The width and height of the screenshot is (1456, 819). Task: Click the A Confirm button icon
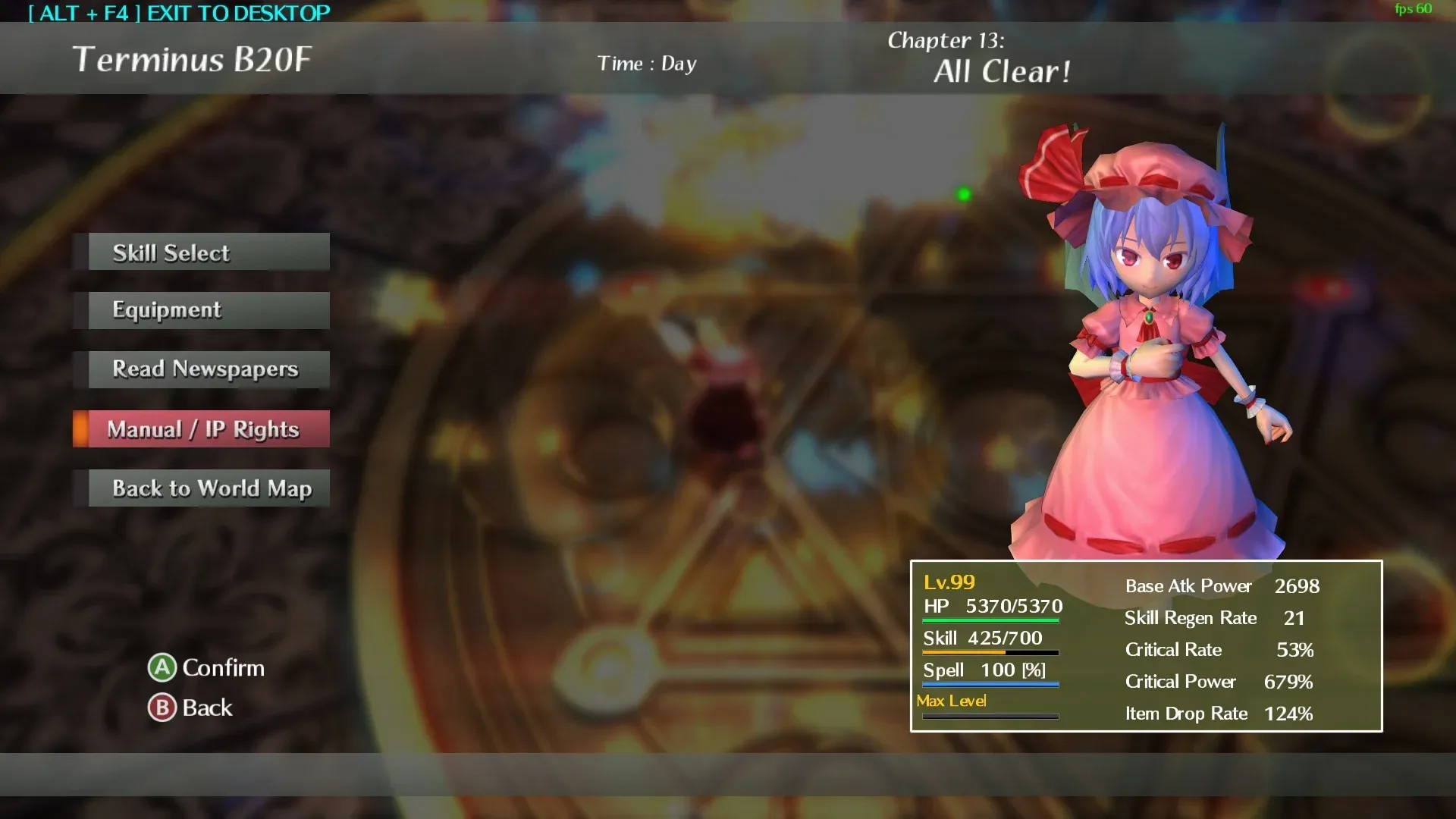[x=162, y=668]
